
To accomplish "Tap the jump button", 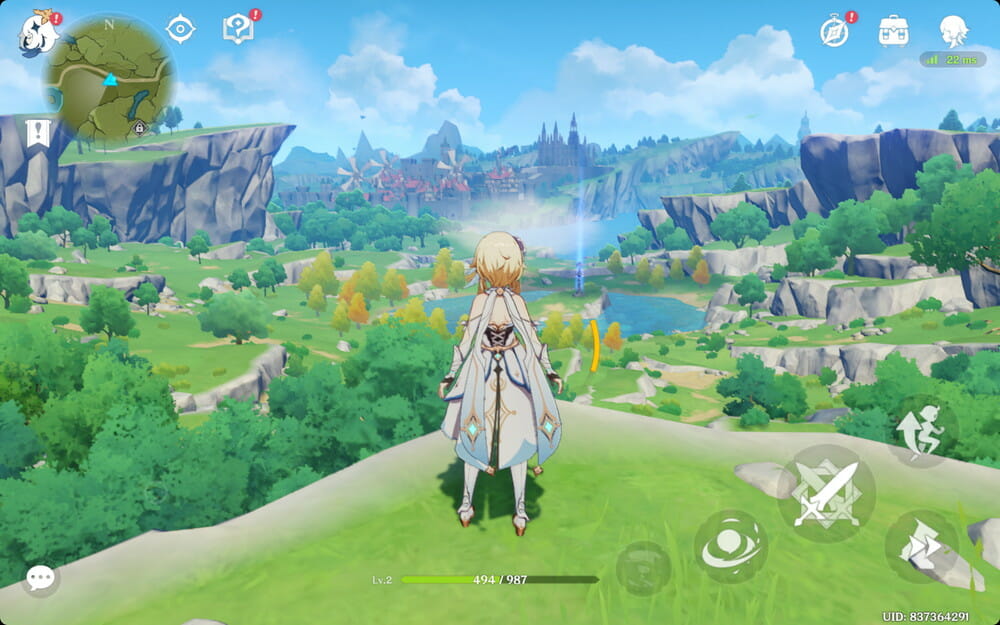I will coord(921,430).
